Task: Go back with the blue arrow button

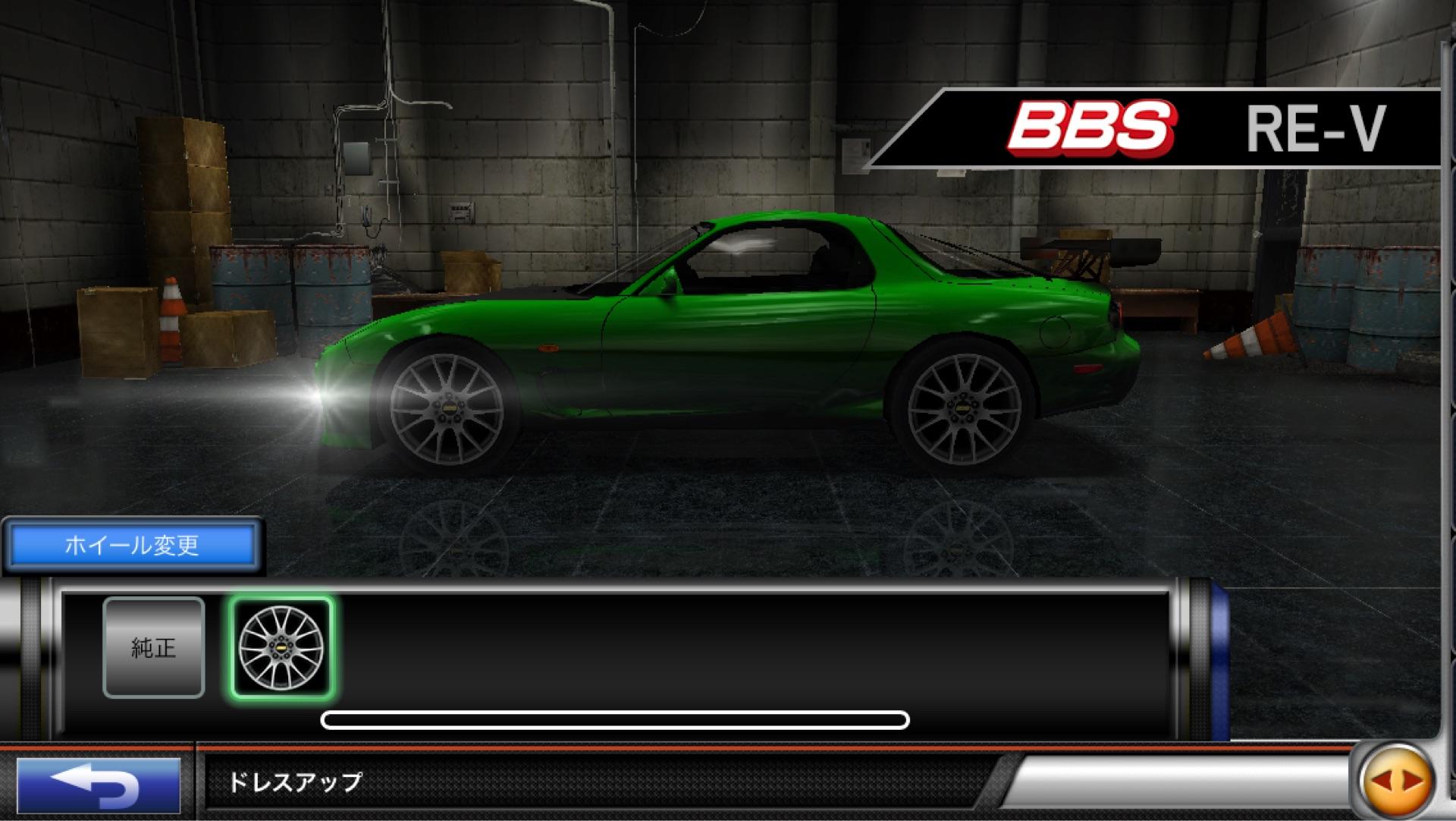Action: 99,785
